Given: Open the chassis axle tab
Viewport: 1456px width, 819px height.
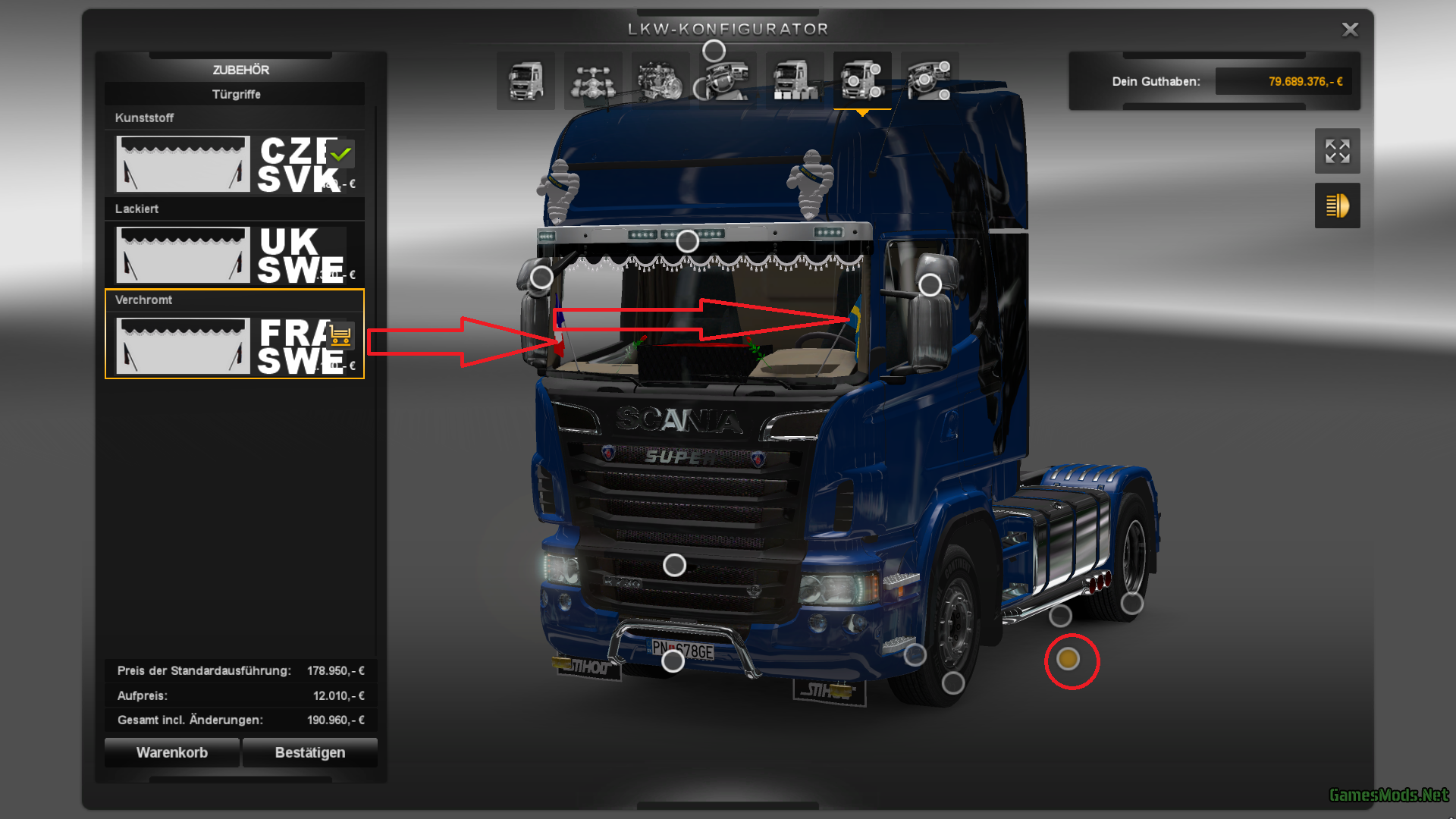Looking at the screenshot, I should [x=593, y=81].
